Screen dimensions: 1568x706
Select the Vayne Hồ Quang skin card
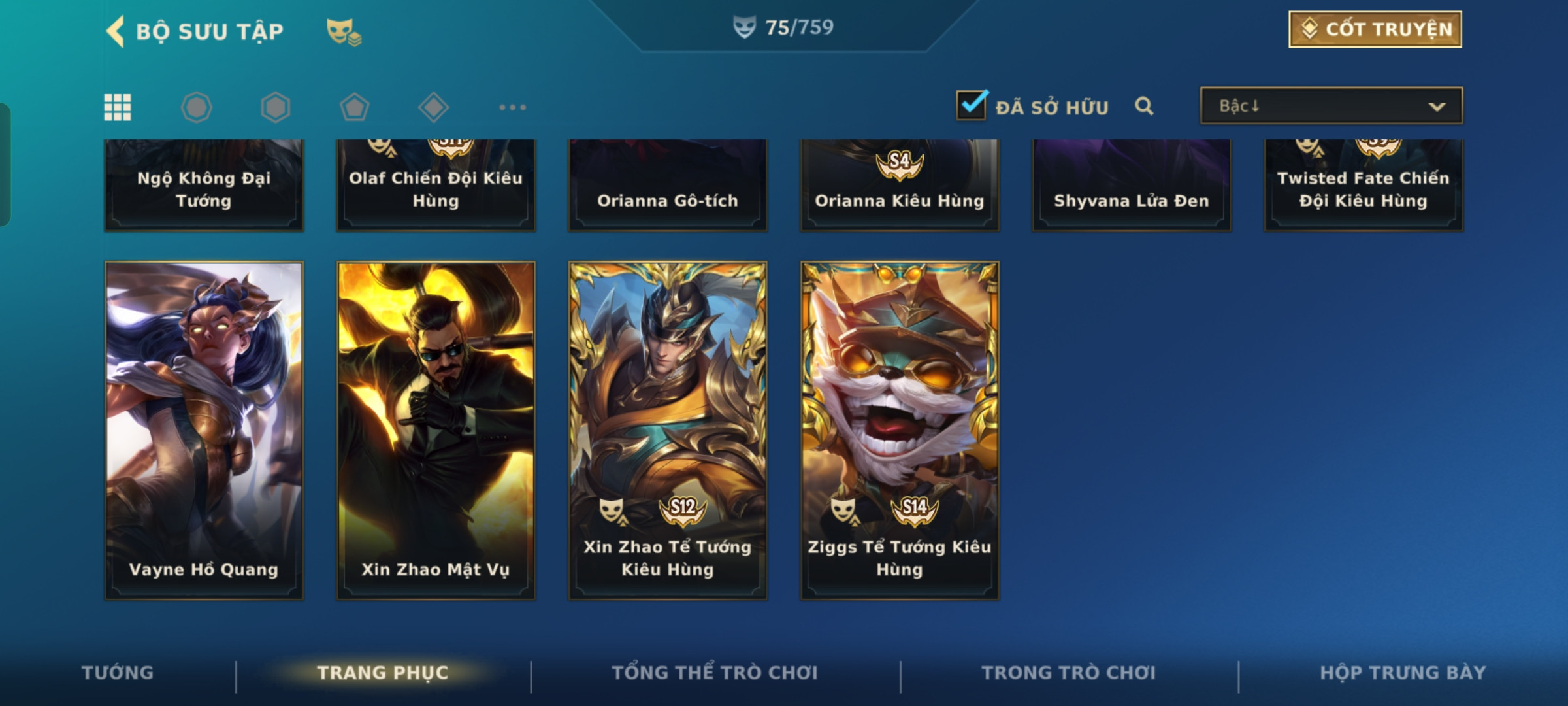pyautogui.click(x=204, y=430)
